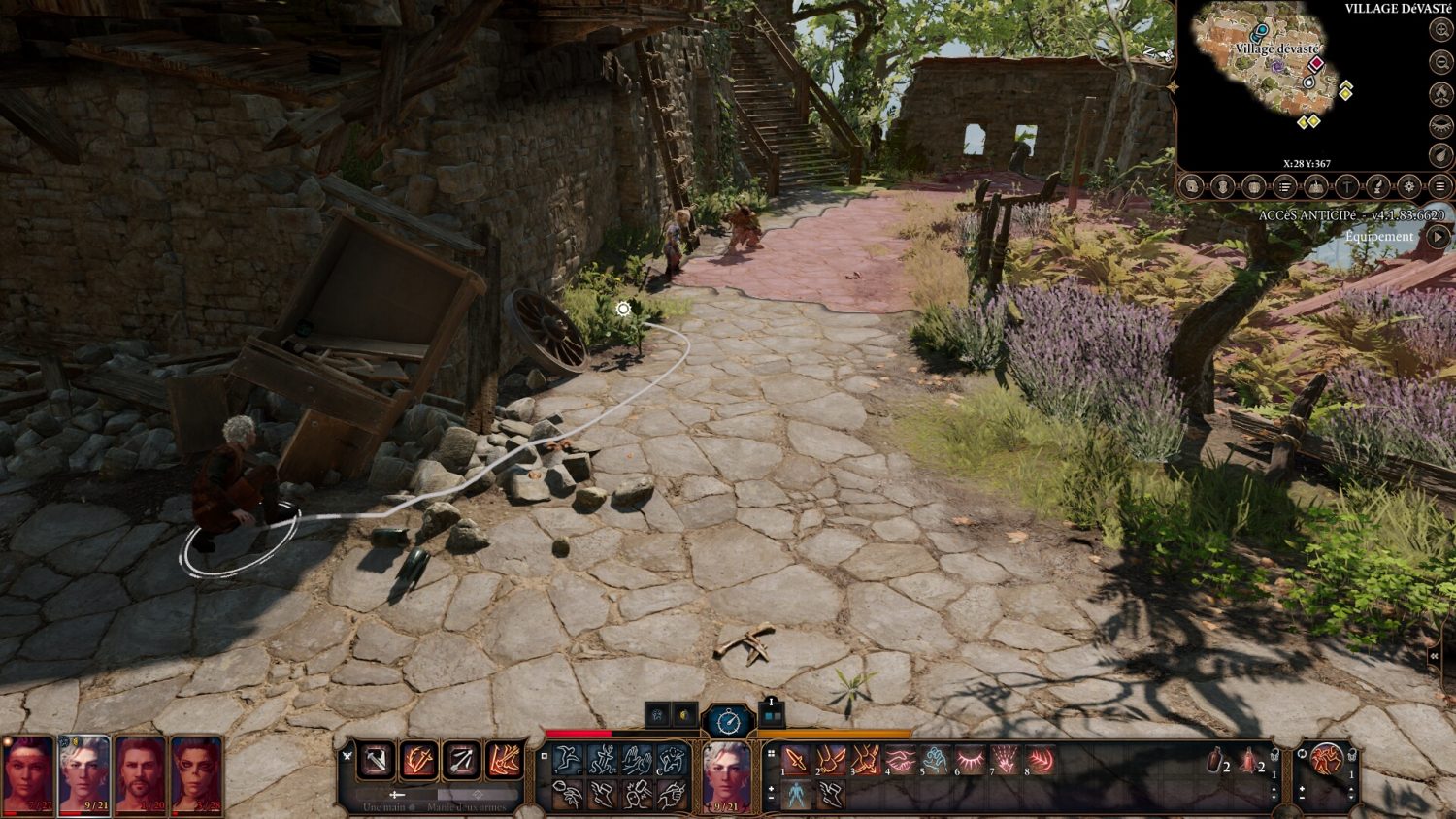The height and width of the screenshot is (819, 1456).
Task: Open the main menu hamburger button
Action: coord(1440,186)
